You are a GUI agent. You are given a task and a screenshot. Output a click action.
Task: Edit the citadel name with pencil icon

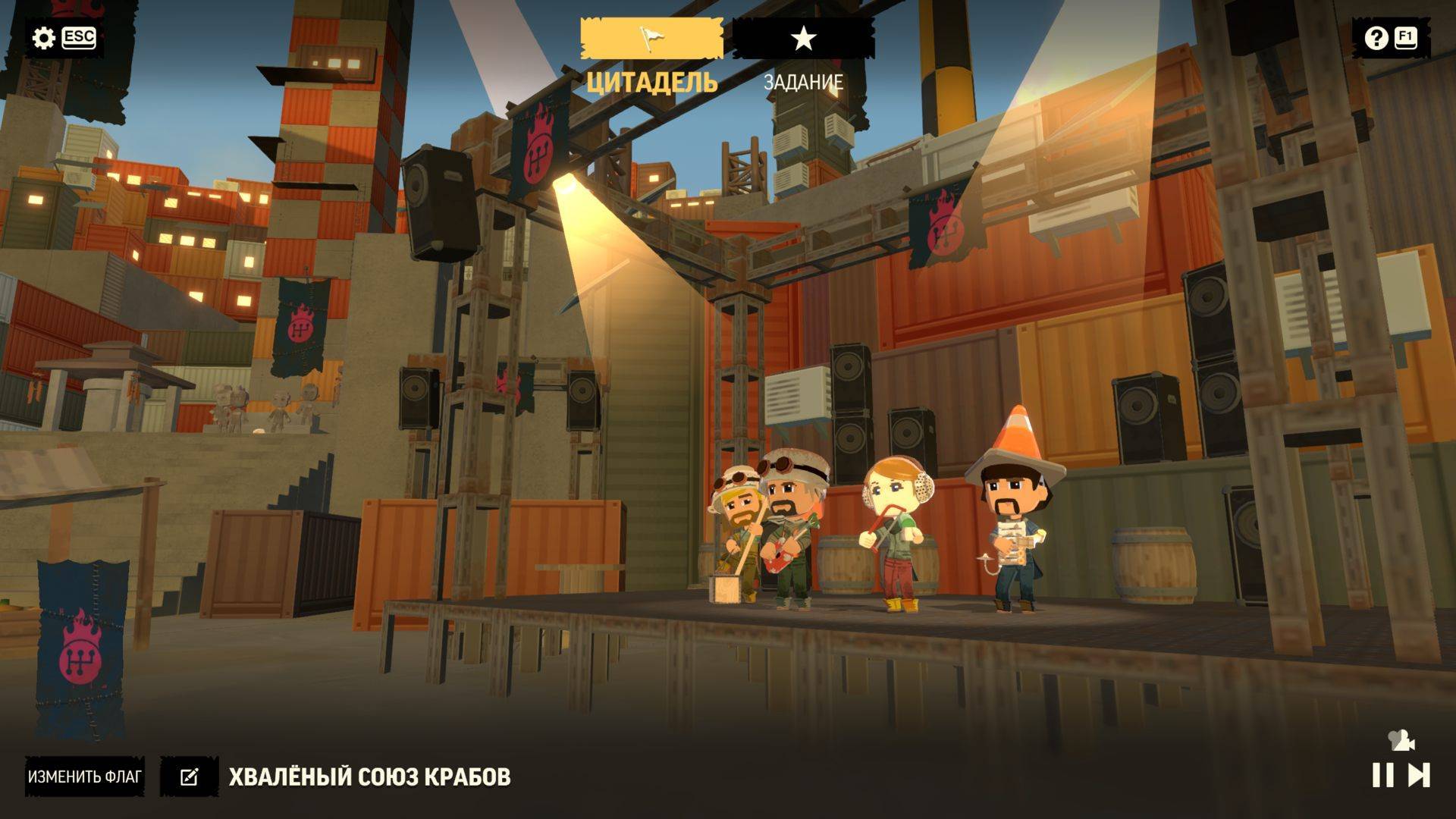(189, 777)
